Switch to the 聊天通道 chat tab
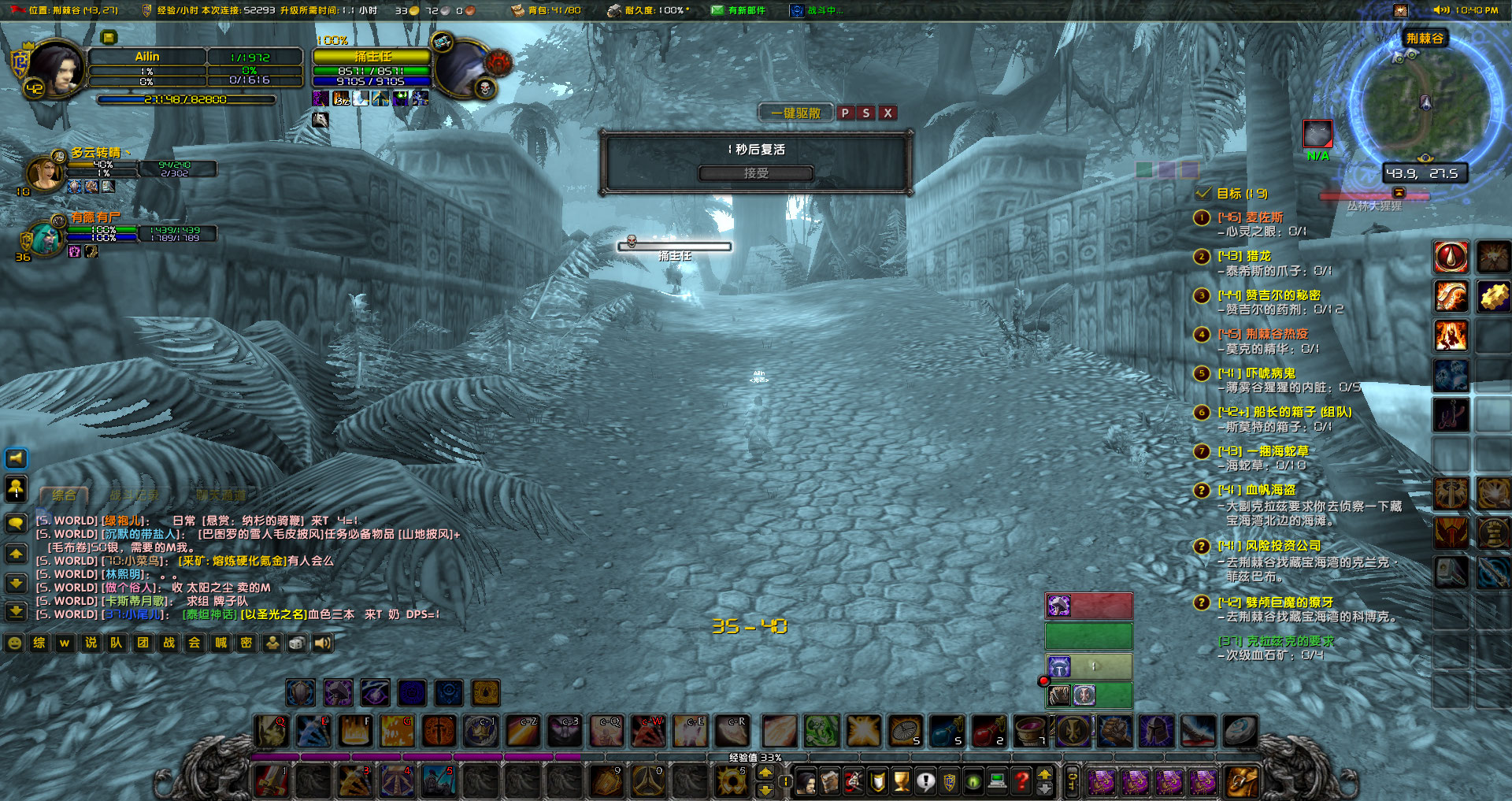 (221, 495)
